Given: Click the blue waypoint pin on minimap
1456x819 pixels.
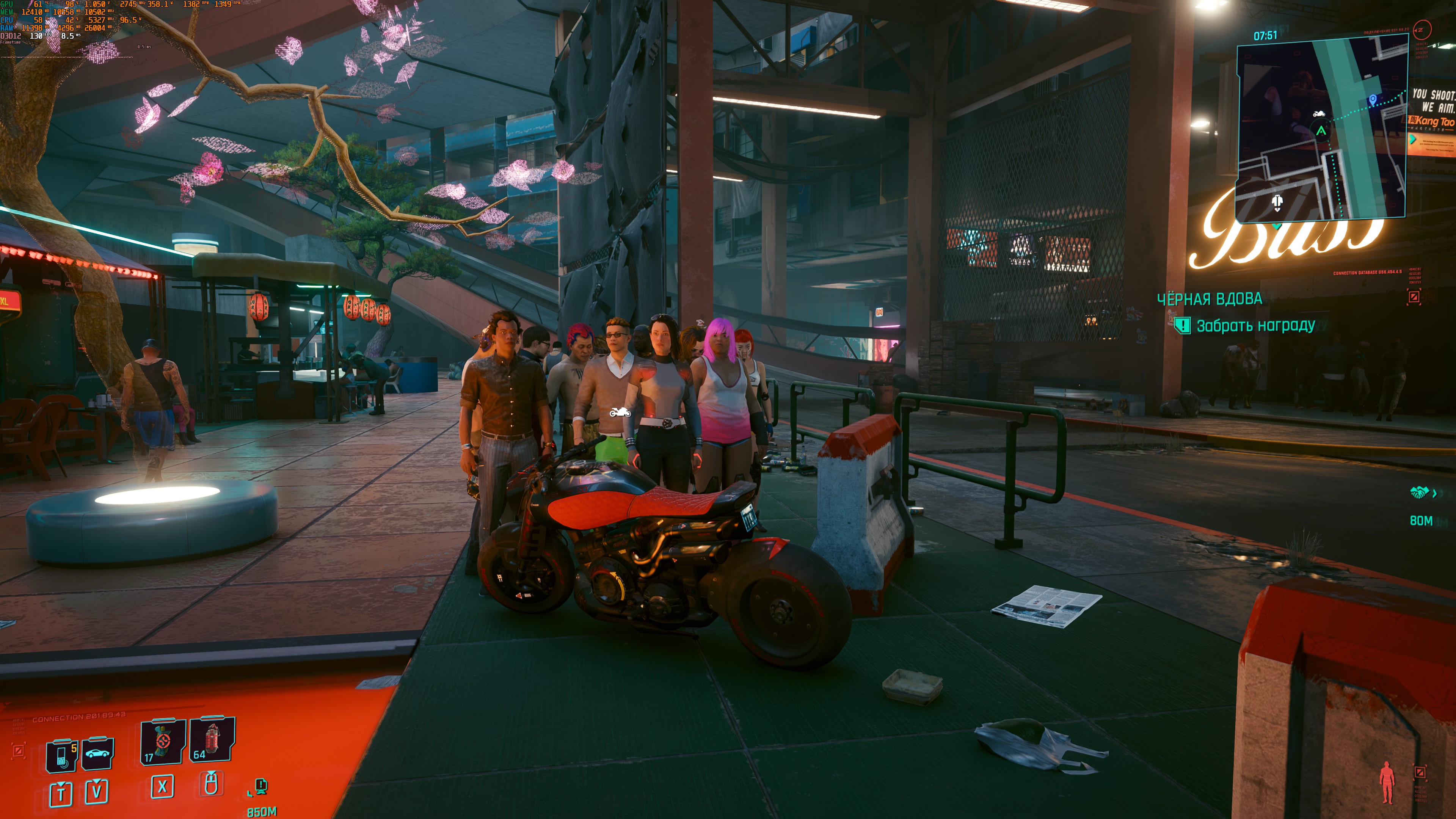Looking at the screenshot, I should (1373, 100).
